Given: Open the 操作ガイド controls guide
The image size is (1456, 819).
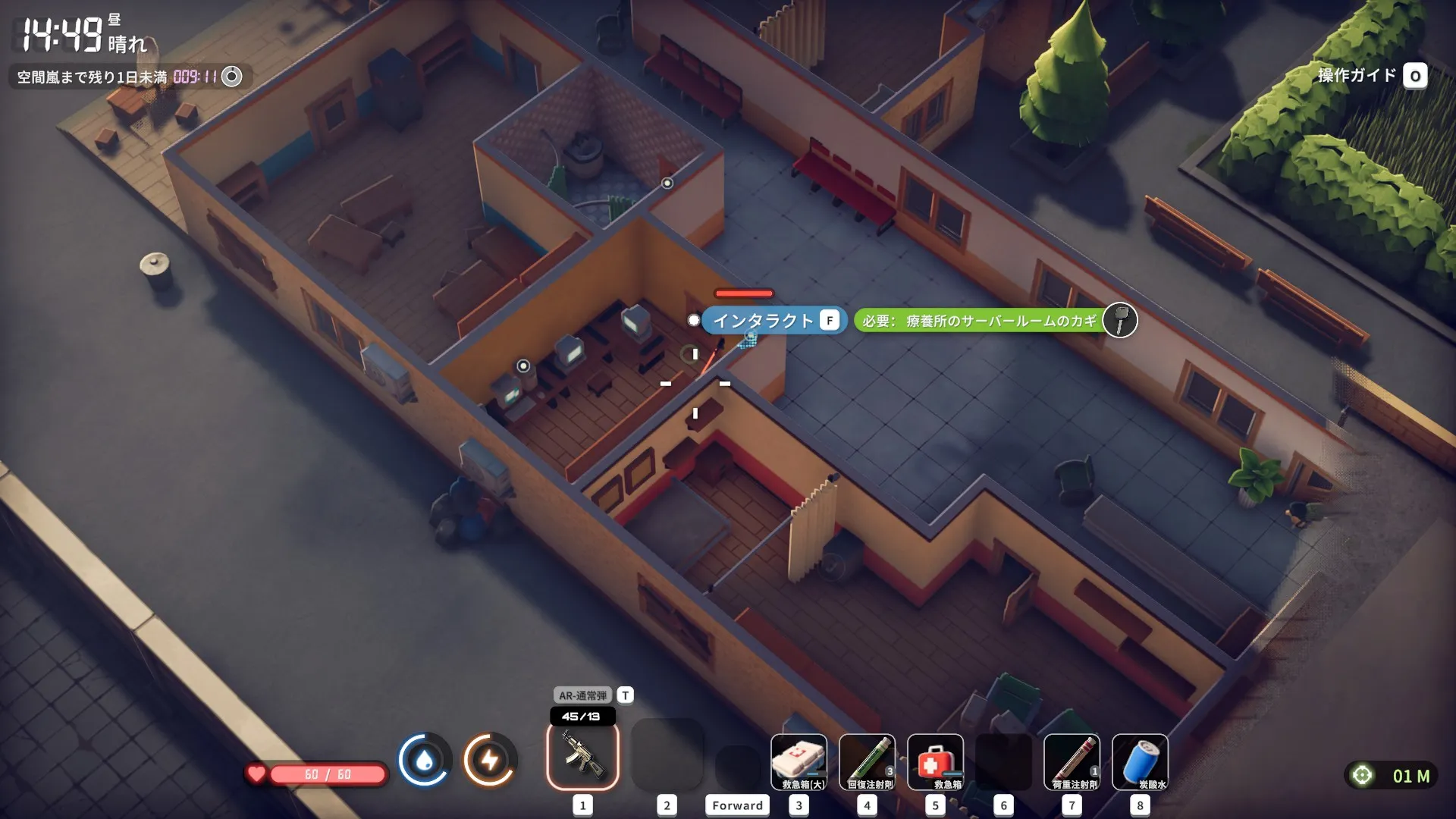Looking at the screenshot, I should click(1371, 75).
